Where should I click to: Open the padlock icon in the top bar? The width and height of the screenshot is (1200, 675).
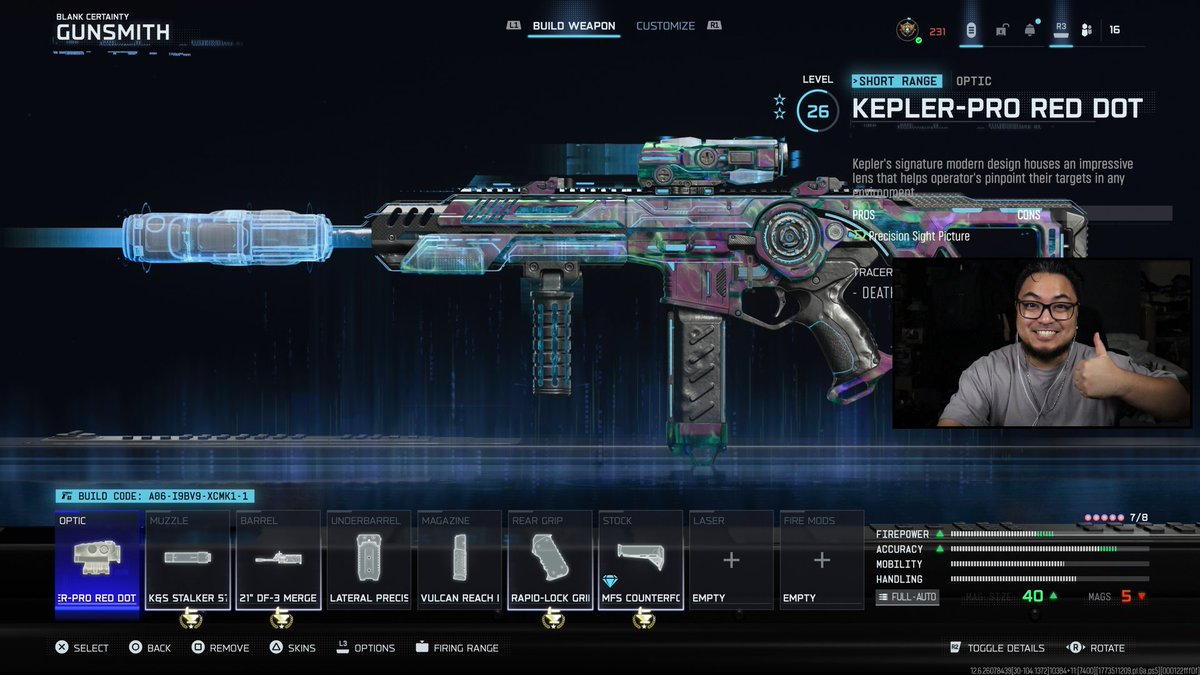tap(1001, 30)
